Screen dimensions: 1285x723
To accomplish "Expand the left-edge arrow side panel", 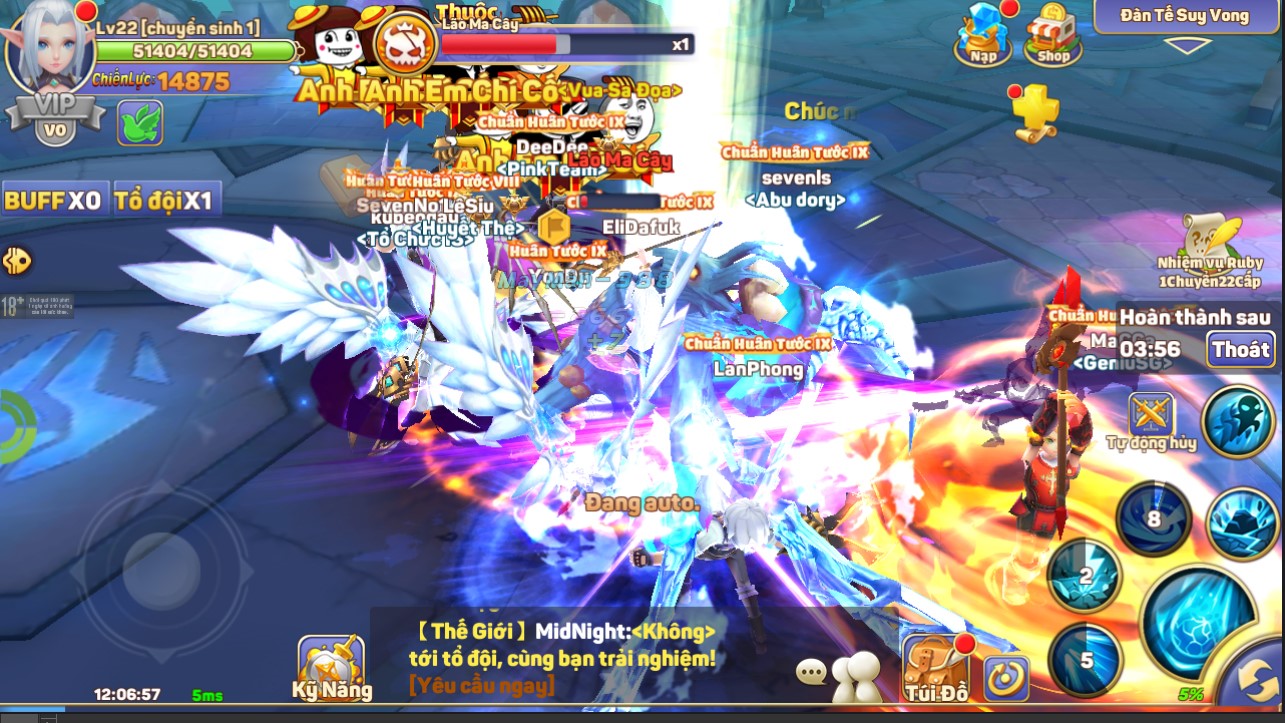I will click(x=16, y=263).
